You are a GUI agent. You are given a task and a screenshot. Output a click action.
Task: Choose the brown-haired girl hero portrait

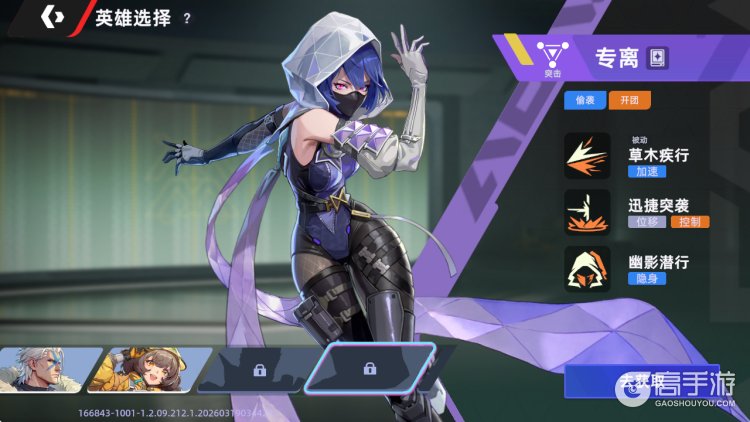[148, 369]
